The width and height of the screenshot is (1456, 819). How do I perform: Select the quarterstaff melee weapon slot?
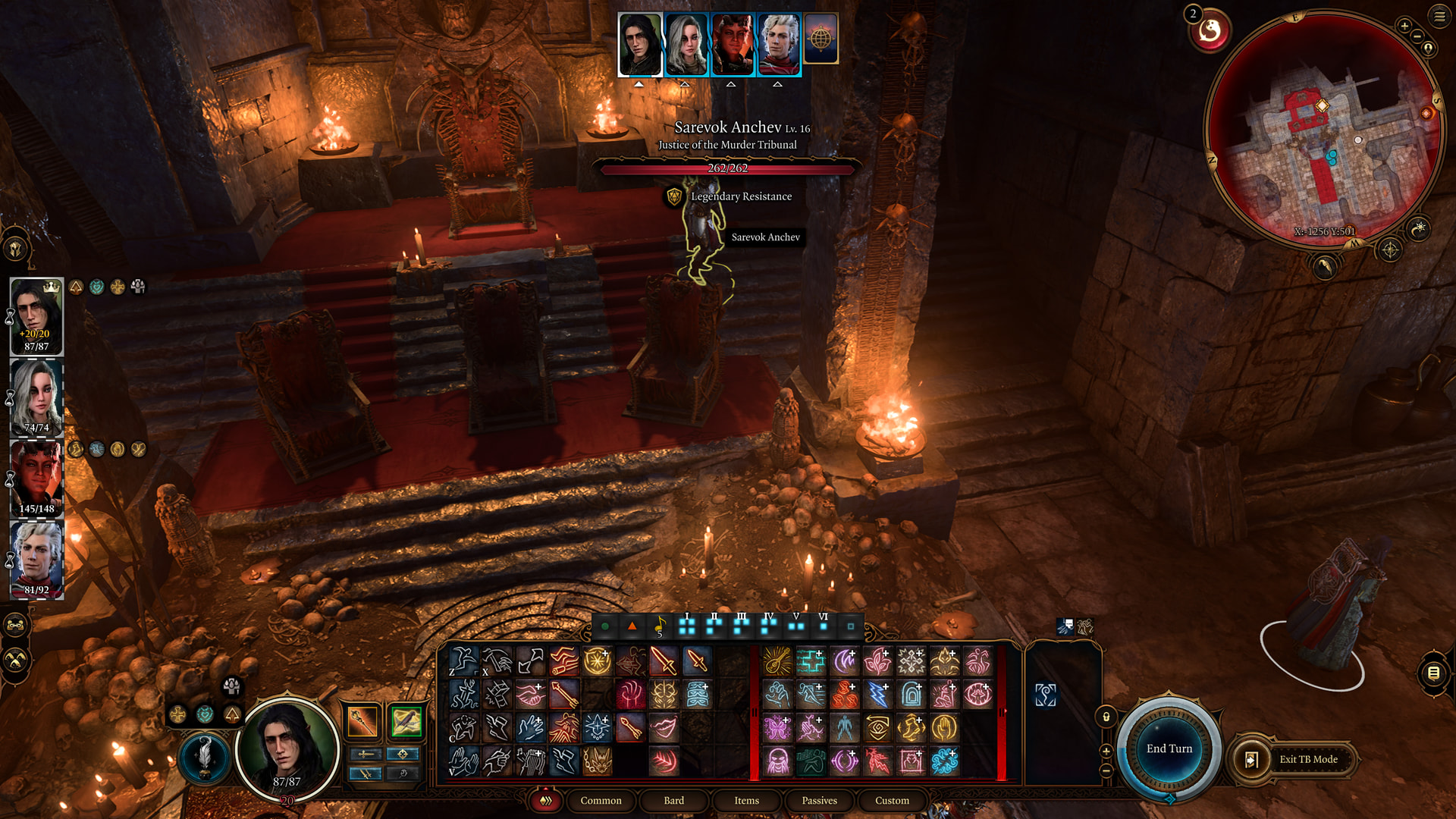click(362, 720)
